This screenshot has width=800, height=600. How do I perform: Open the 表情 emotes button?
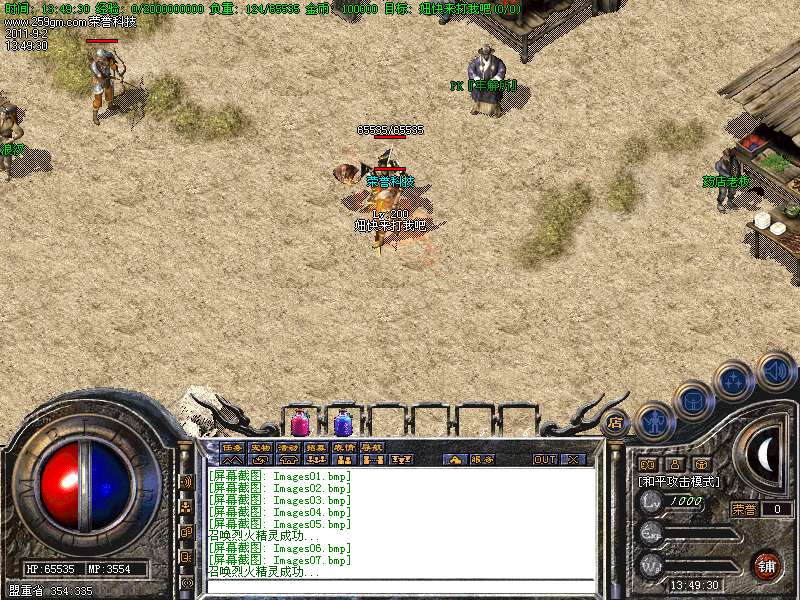[344, 447]
